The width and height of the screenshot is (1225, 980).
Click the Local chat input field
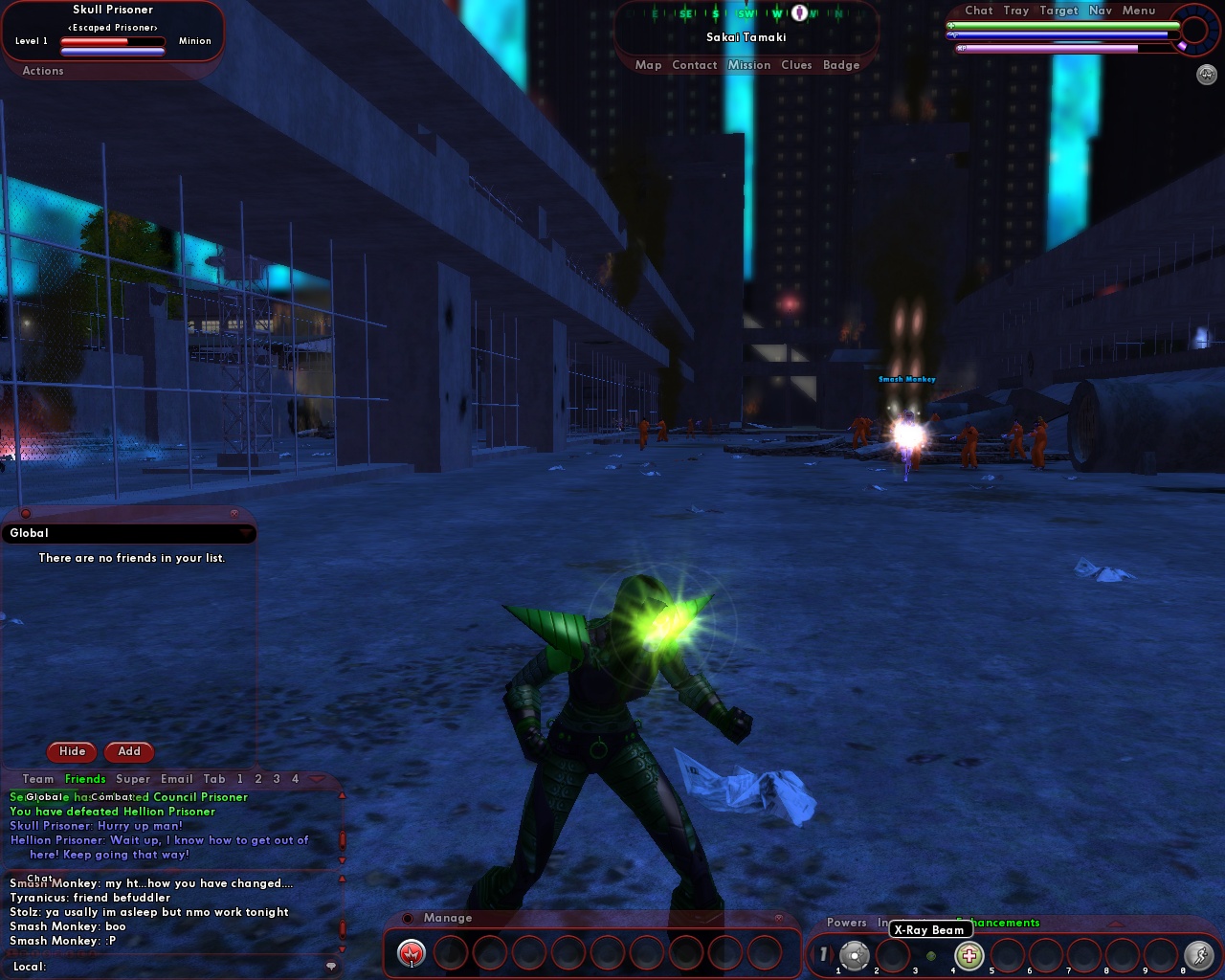144,969
